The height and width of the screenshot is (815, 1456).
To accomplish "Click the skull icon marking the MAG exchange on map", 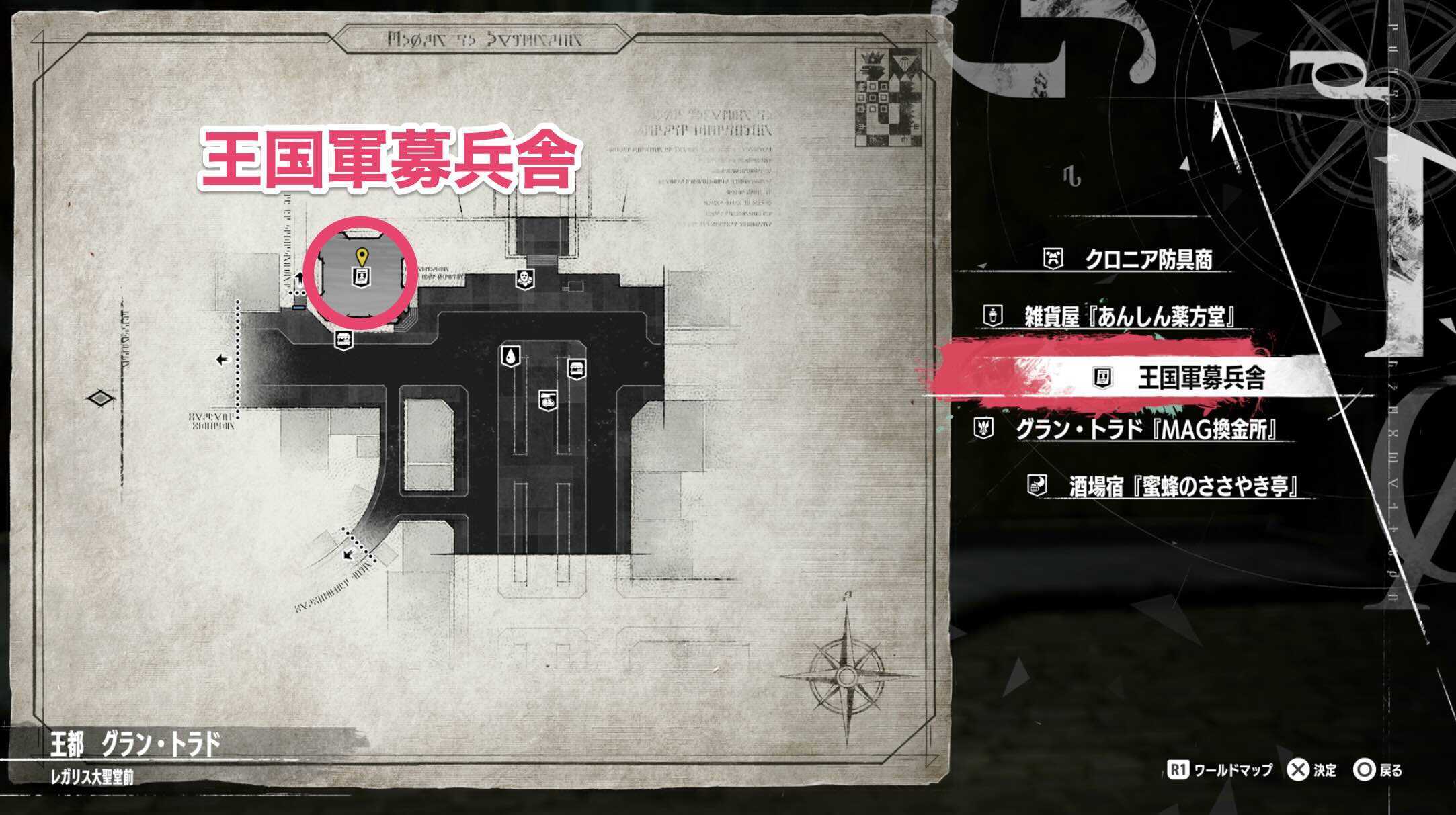I will click(526, 280).
